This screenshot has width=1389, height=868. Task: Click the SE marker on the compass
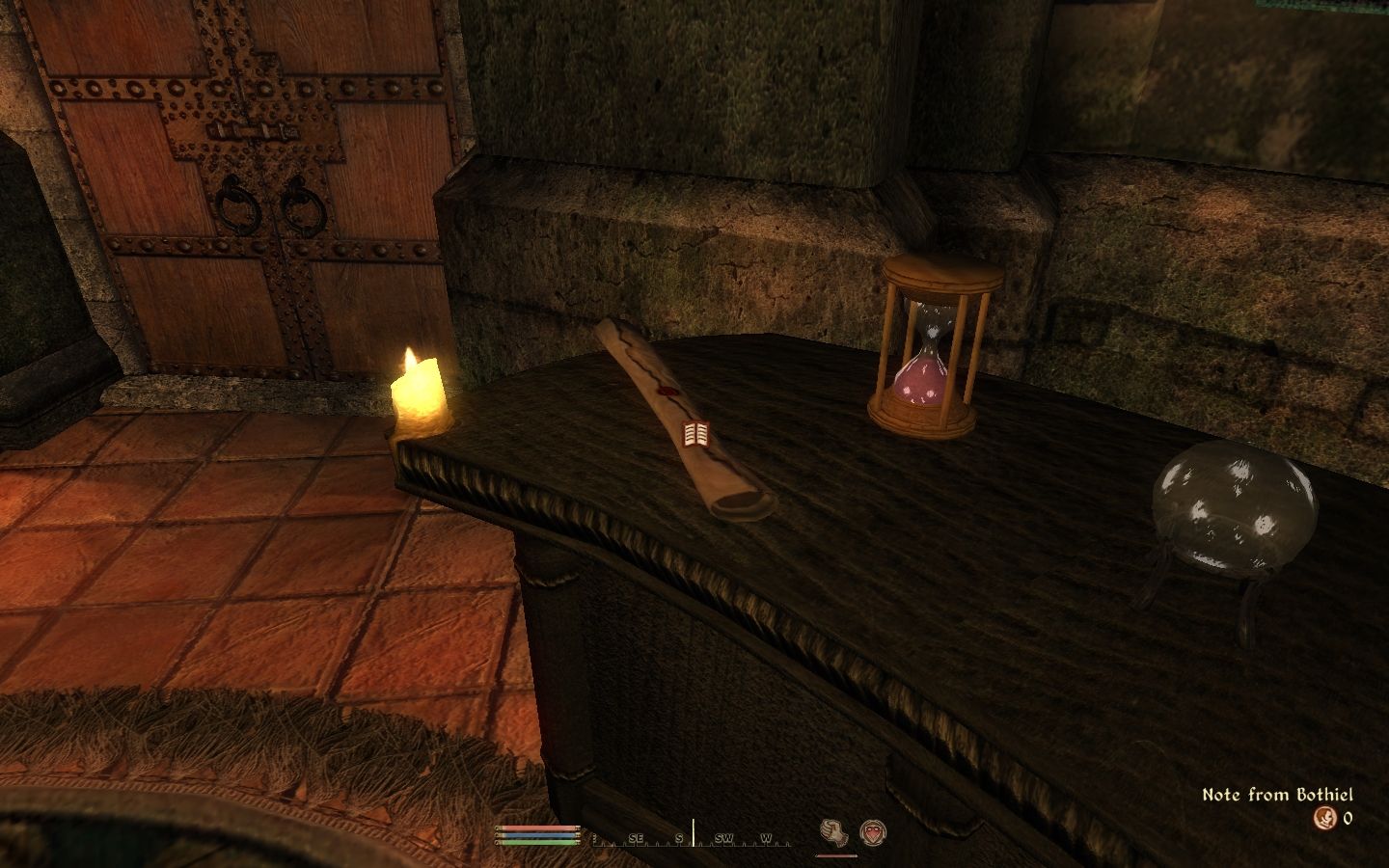point(637,837)
